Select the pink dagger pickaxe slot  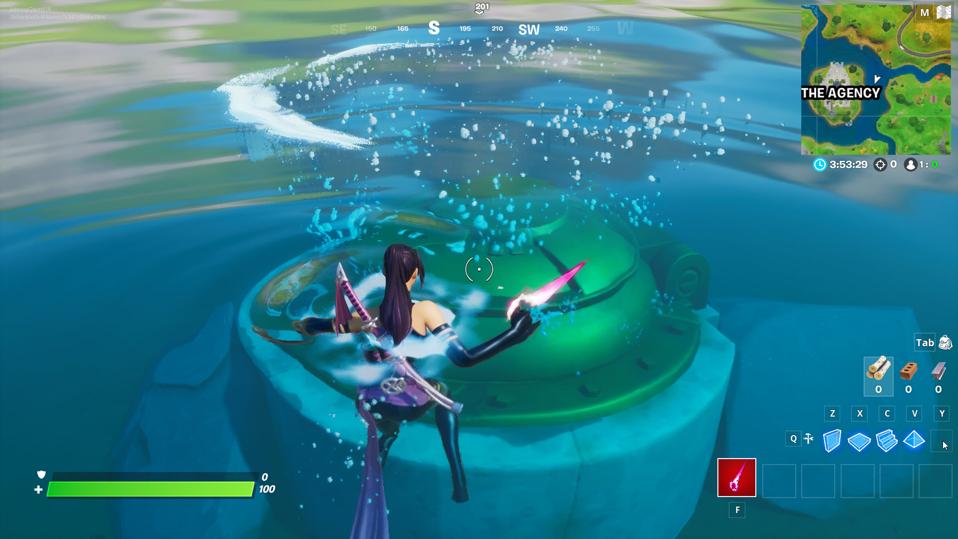(x=737, y=478)
